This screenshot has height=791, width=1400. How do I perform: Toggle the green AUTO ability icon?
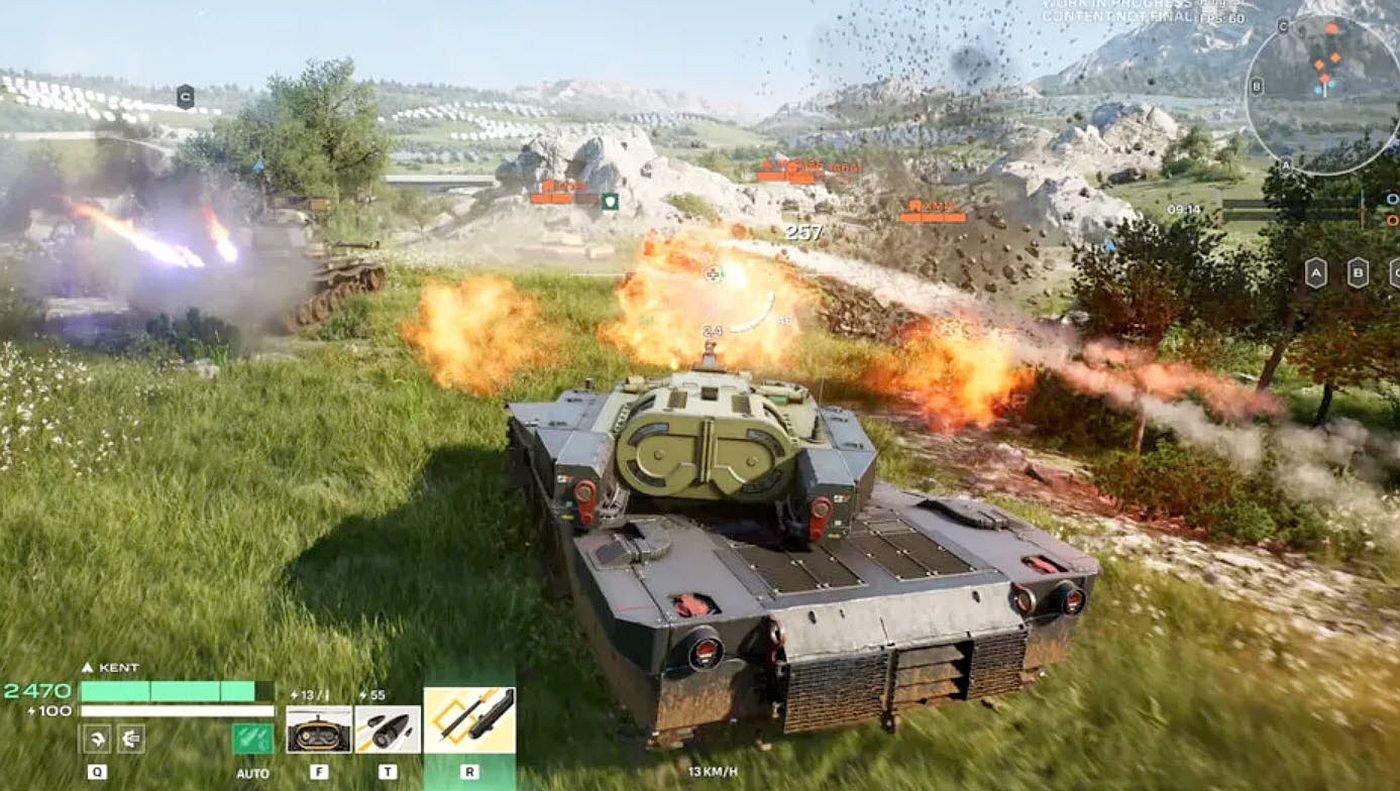point(253,739)
